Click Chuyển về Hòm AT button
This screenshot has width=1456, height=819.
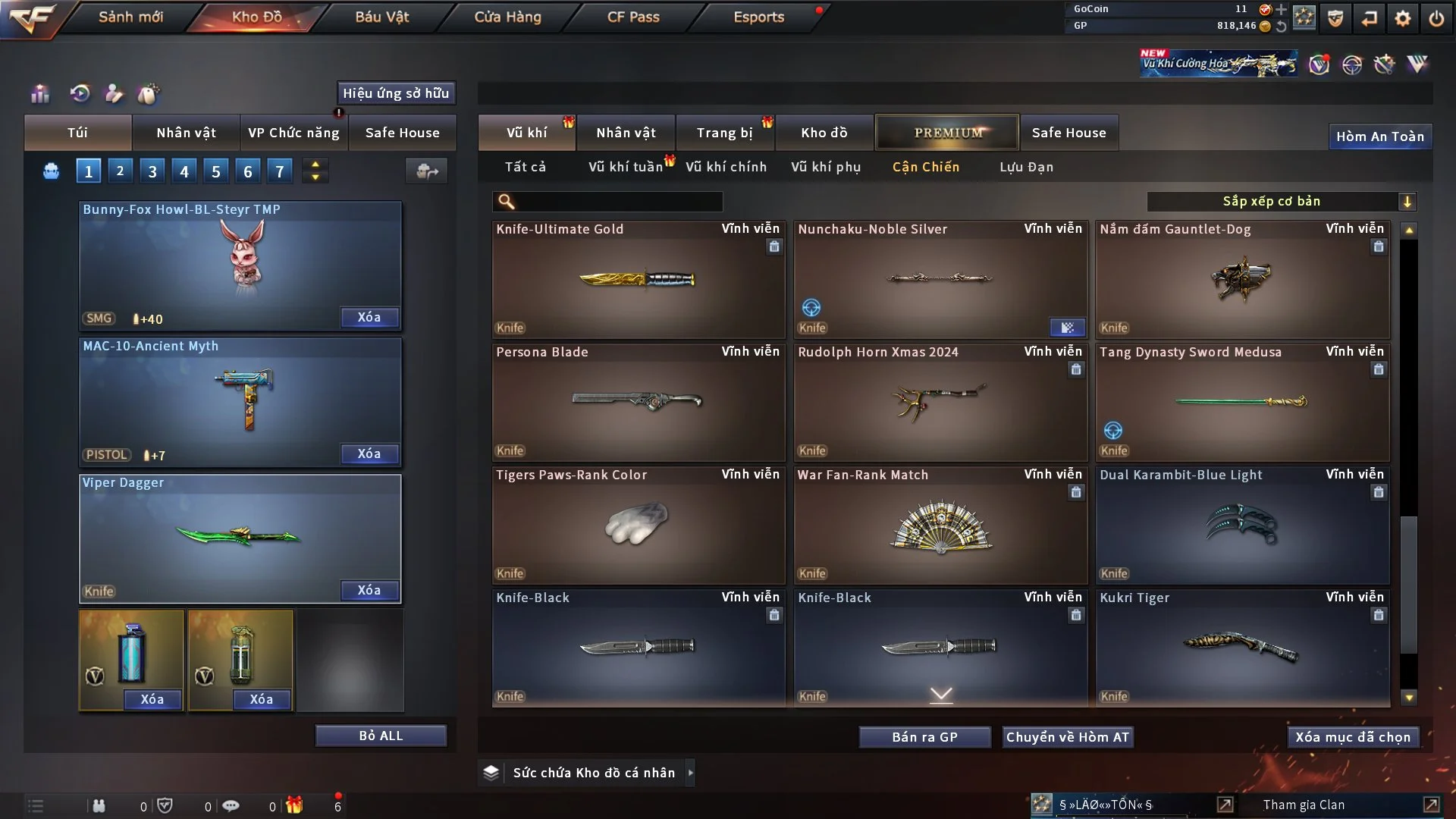[1068, 737]
